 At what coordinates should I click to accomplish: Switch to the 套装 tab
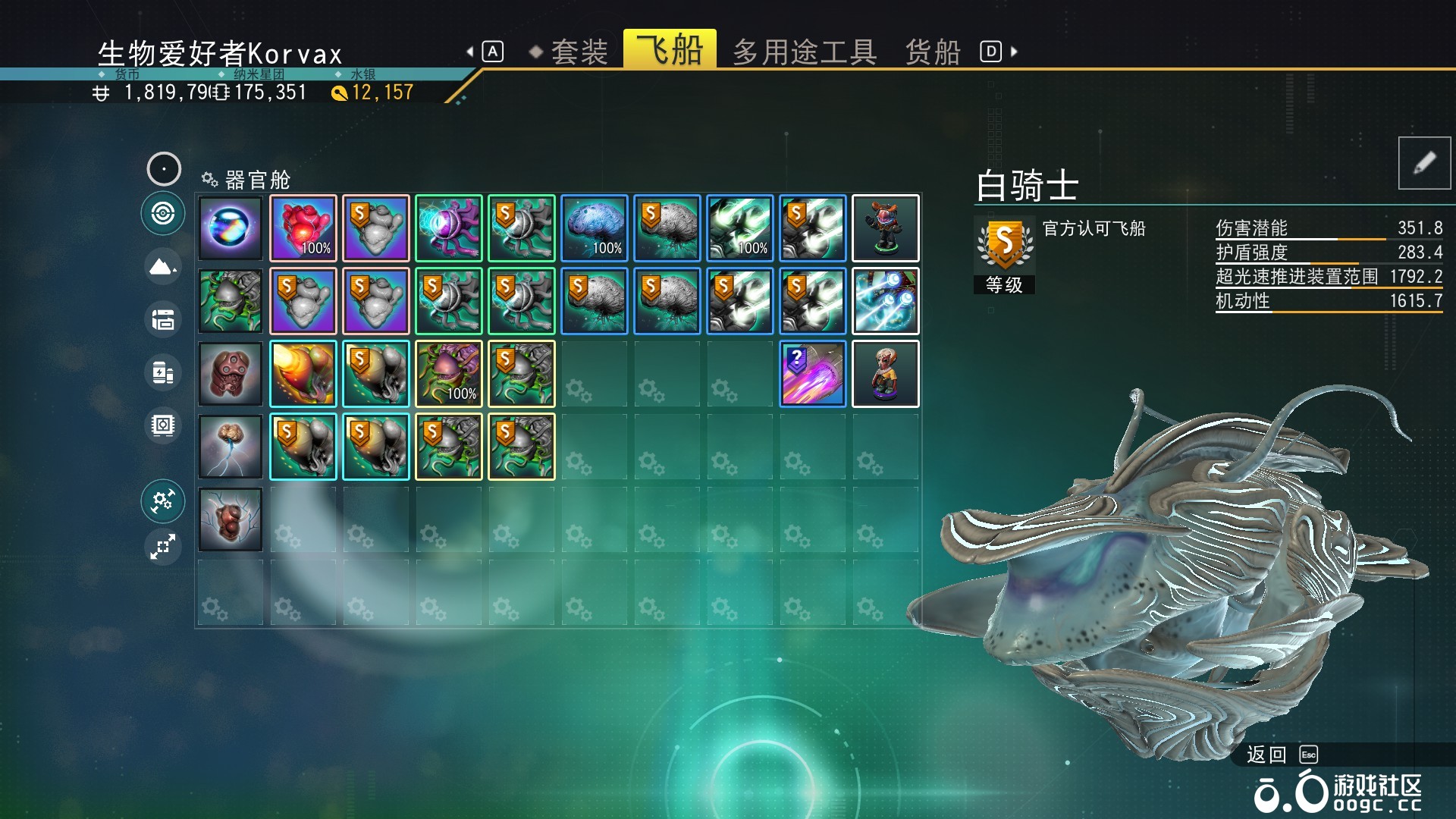coord(581,51)
